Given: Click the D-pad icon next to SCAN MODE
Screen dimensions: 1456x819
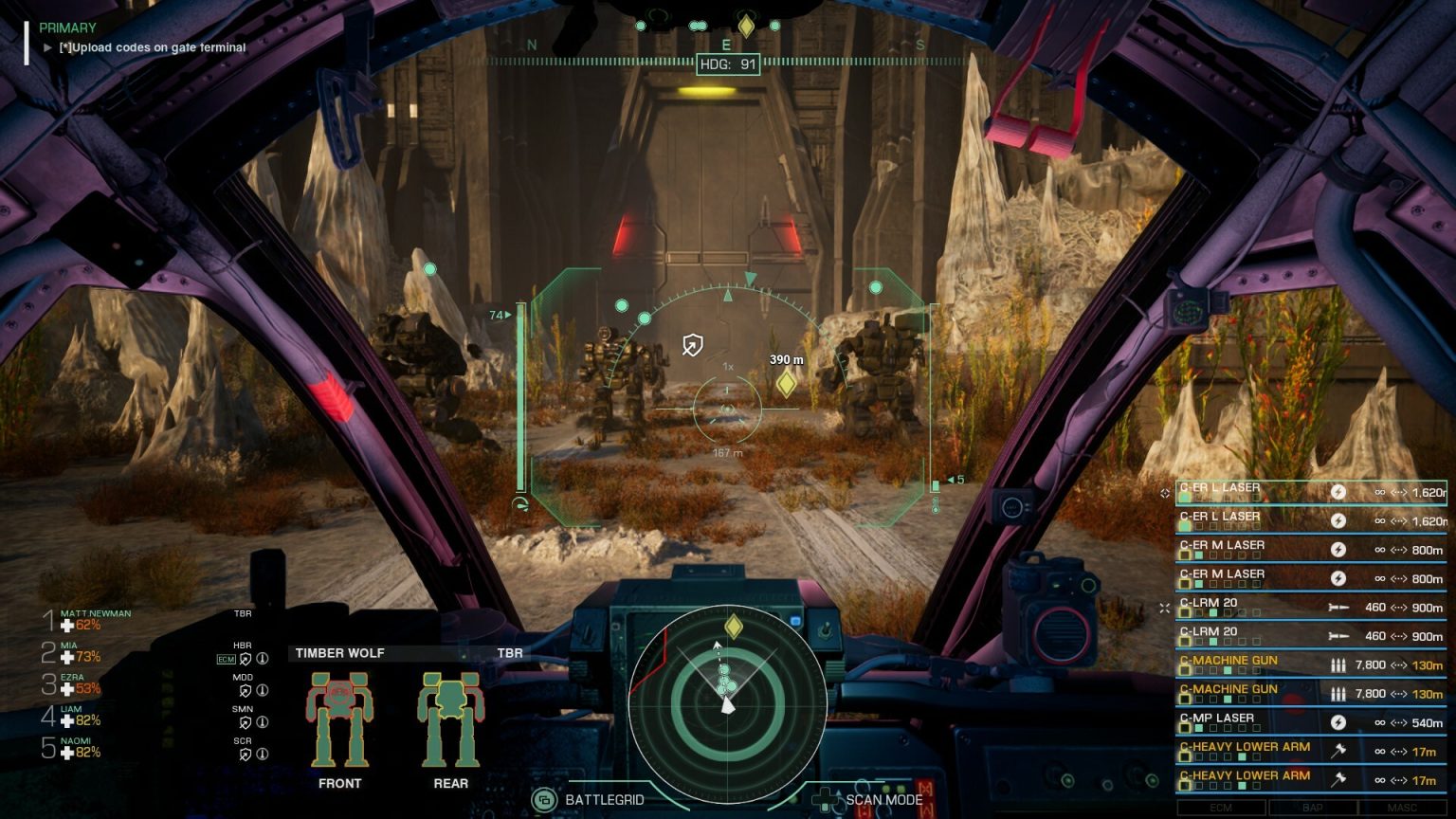Looking at the screenshot, I should [827, 800].
